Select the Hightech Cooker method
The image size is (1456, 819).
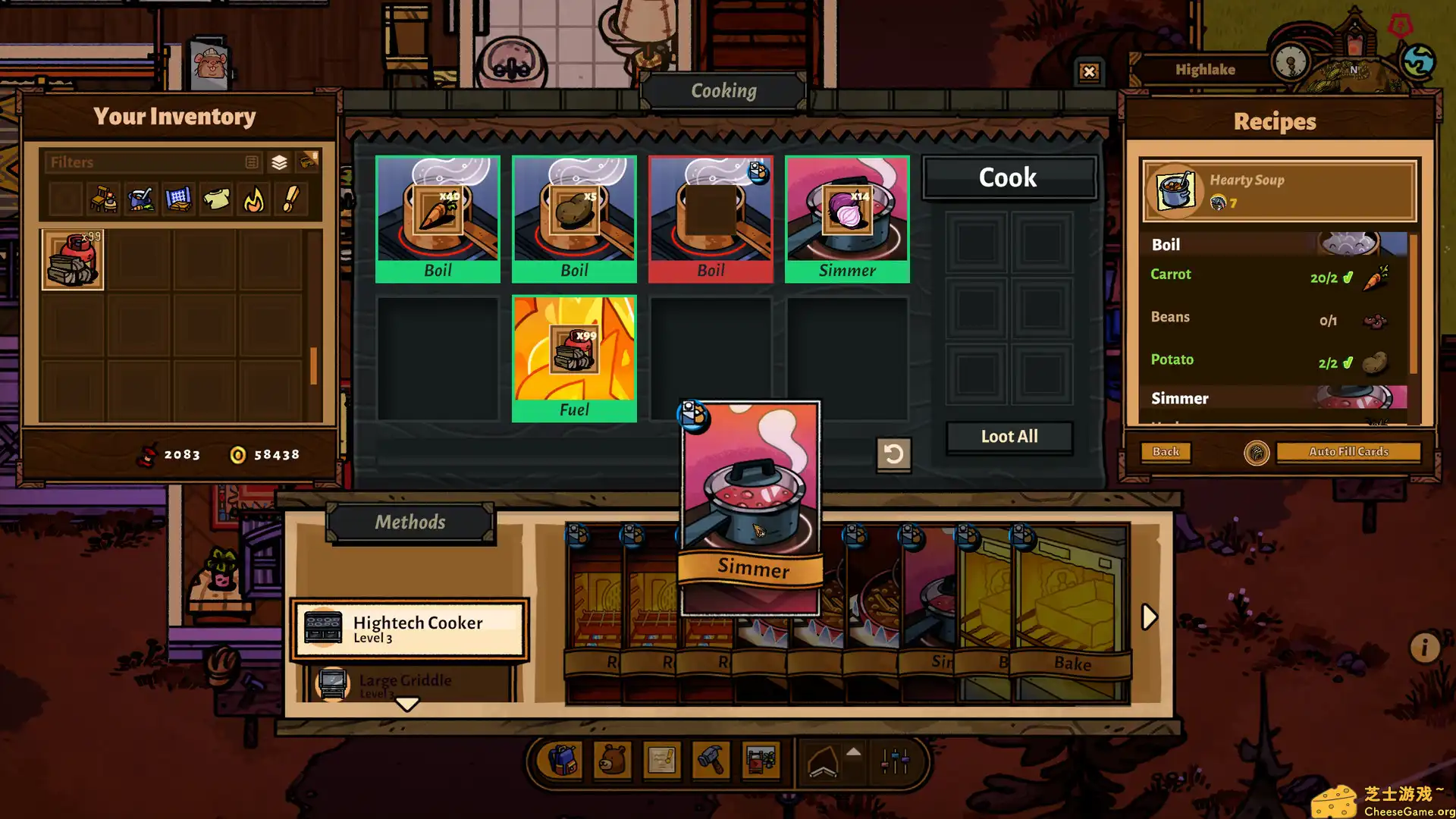409,629
